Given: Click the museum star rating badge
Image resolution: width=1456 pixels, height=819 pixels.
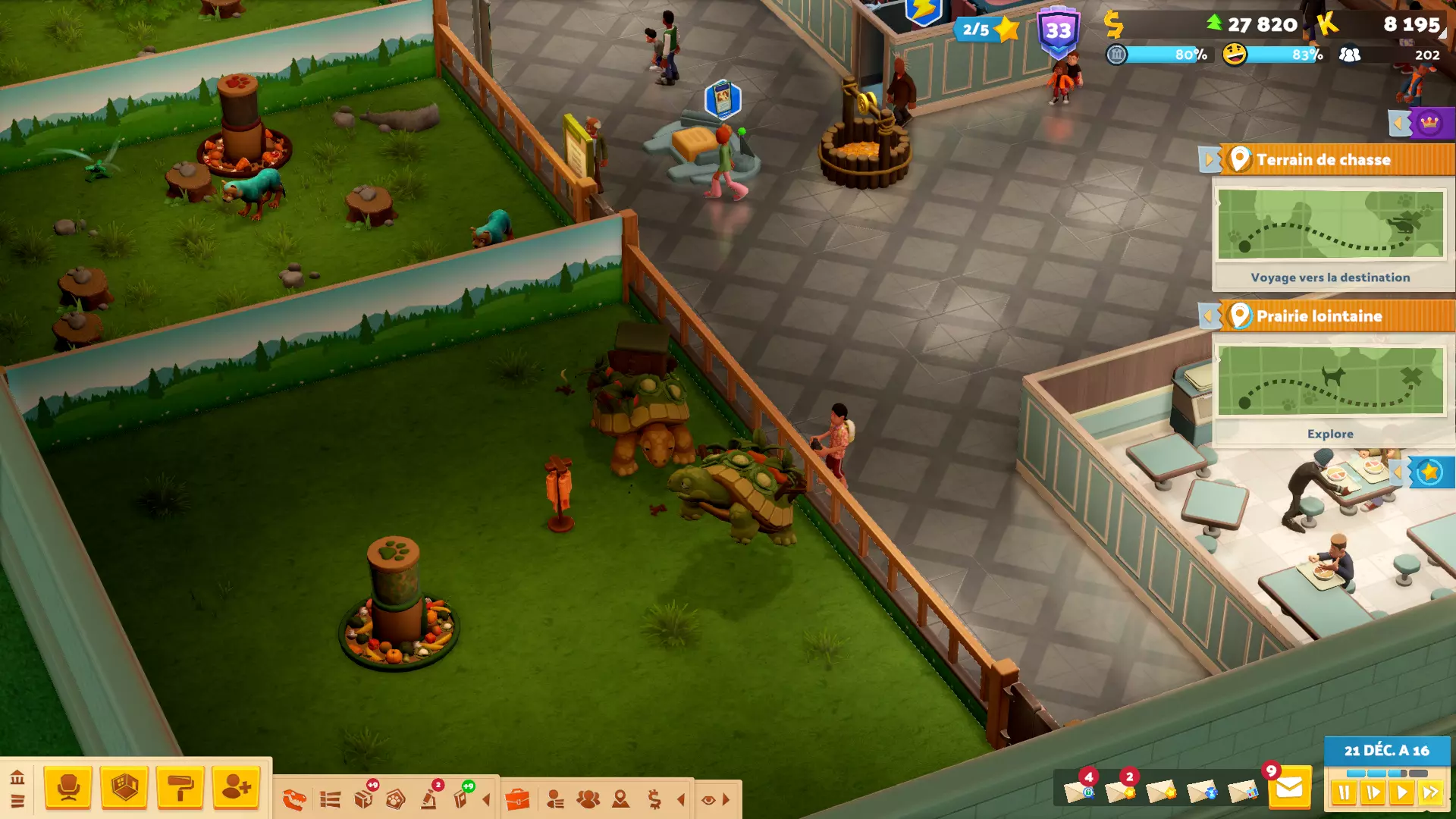Looking at the screenshot, I should click(x=986, y=30).
